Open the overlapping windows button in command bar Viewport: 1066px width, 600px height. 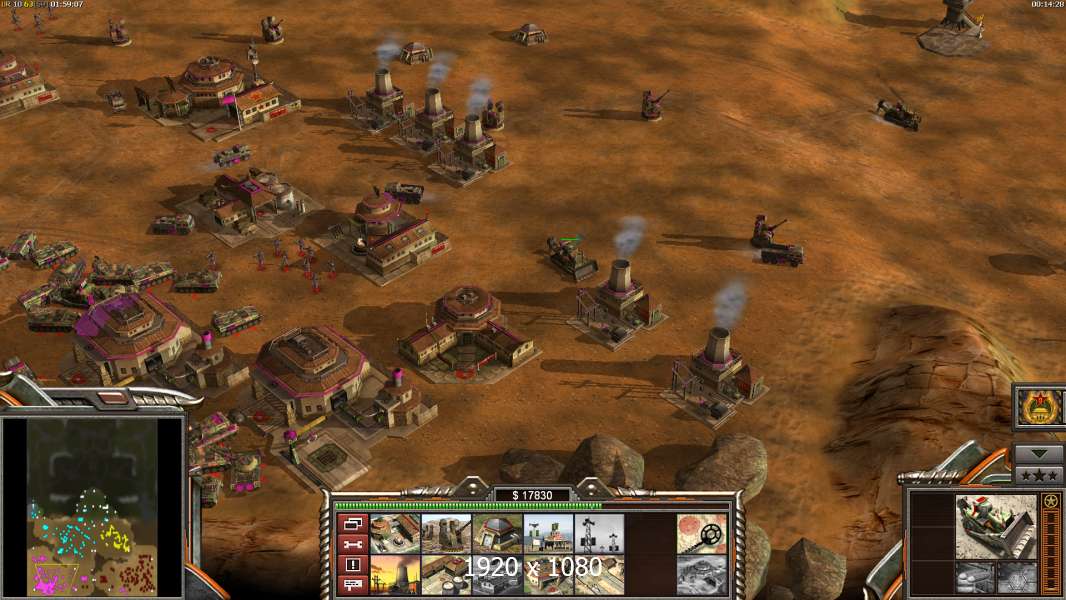click(353, 523)
